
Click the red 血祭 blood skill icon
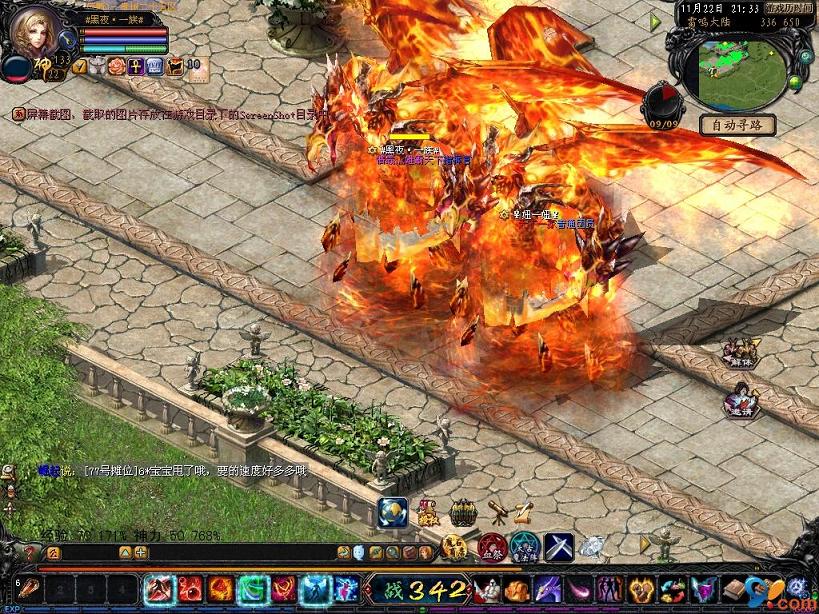pyautogui.click(x=490, y=547)
